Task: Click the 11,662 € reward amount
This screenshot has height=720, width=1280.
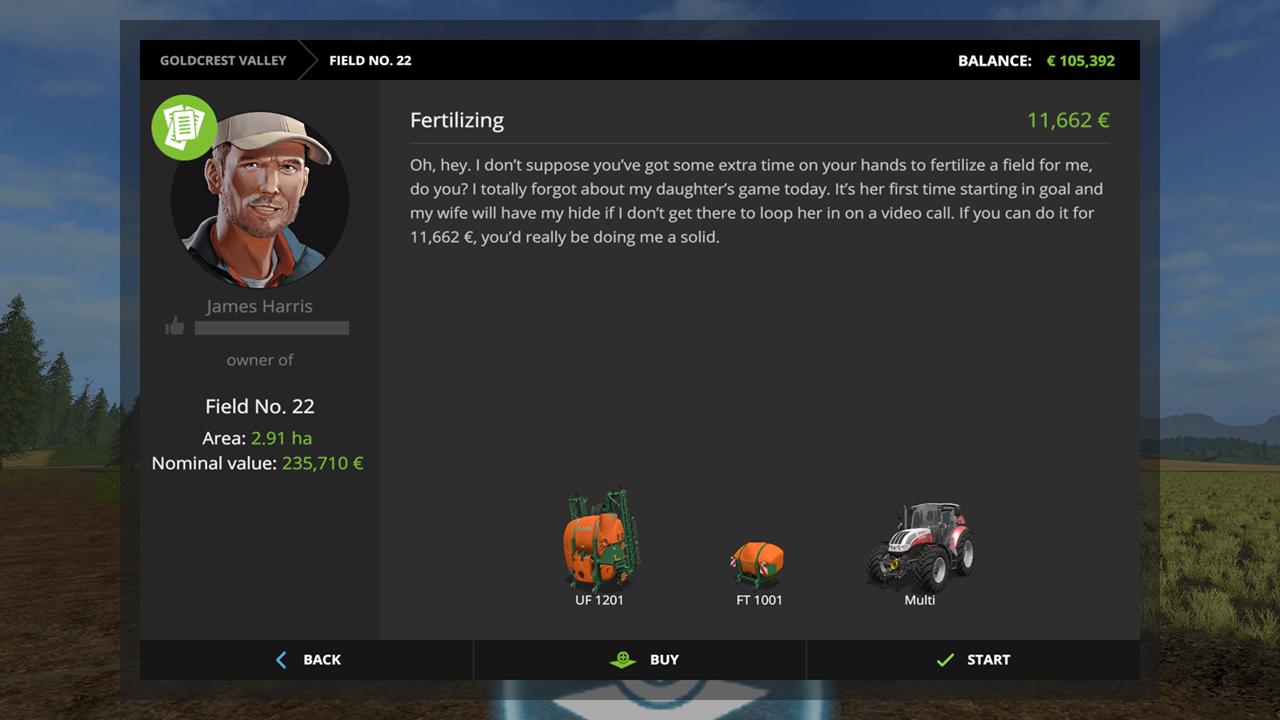Action: (x=1066, y=120)
